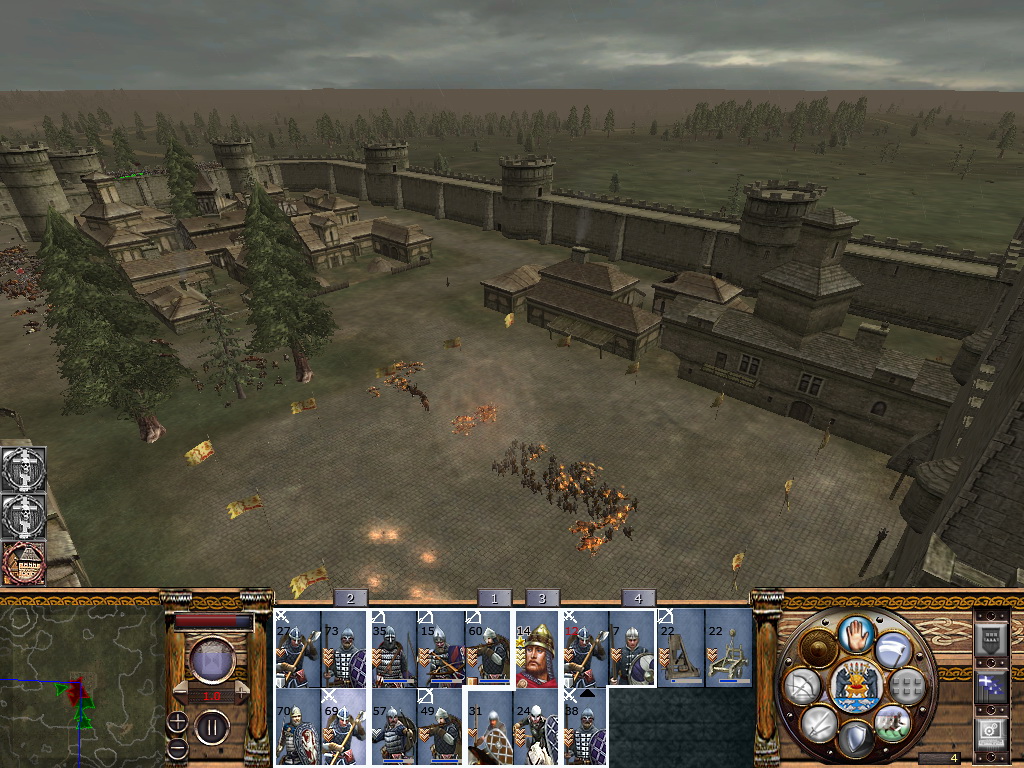Viewport: 1024px width, 768px height.
Task: Toggle the shield guard mode button
Action: [854, 738]
